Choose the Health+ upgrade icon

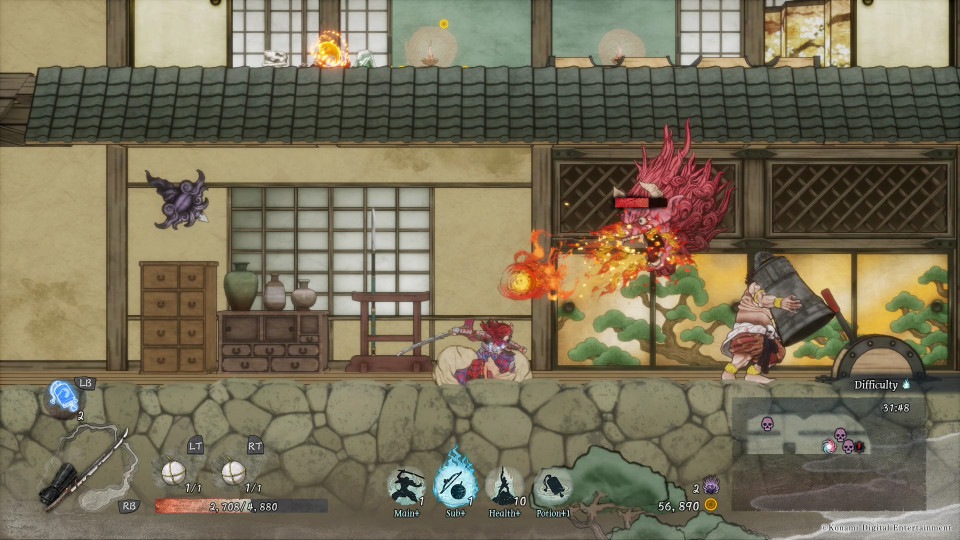[x=506, y=486]
